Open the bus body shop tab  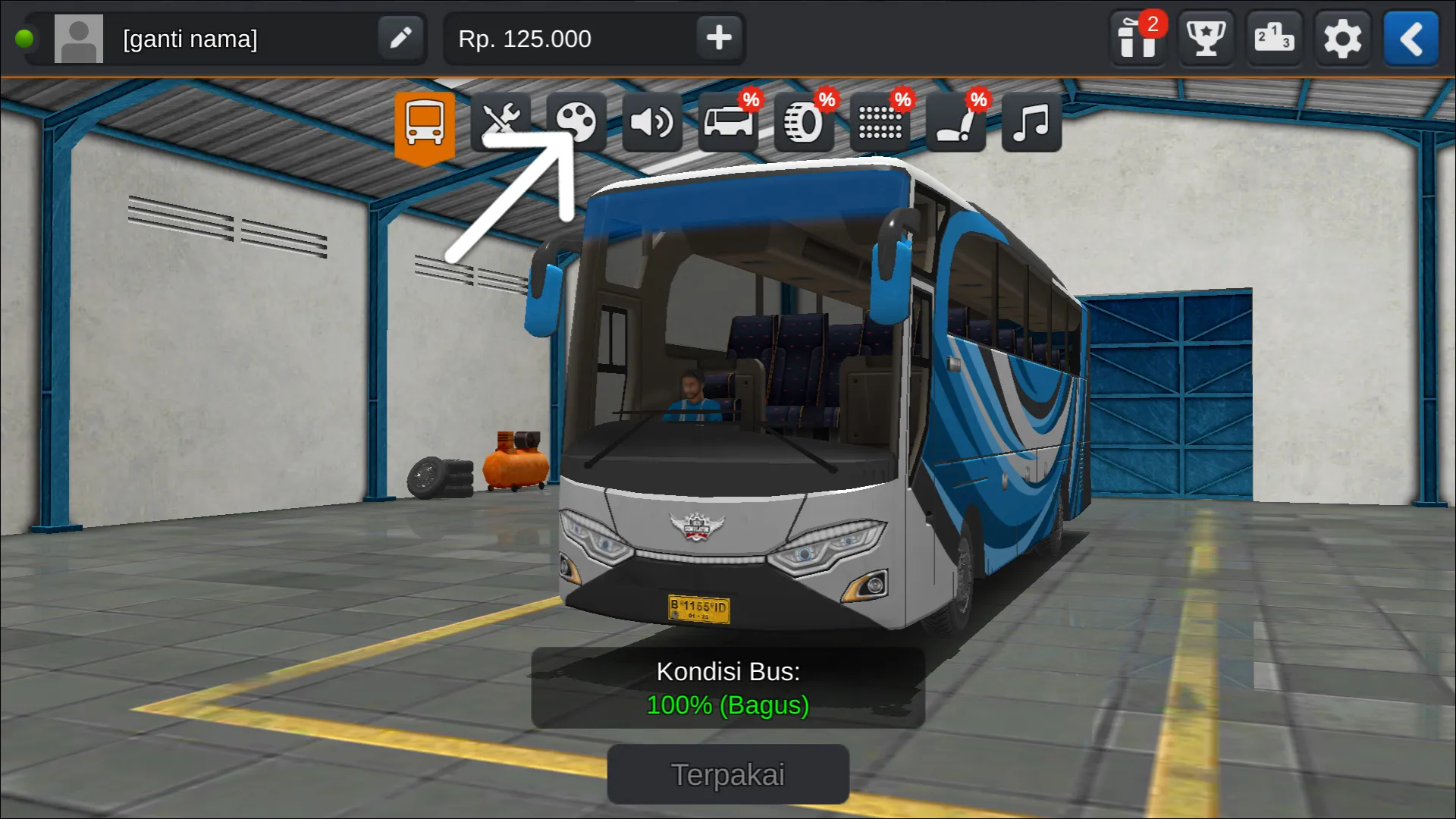728,121
